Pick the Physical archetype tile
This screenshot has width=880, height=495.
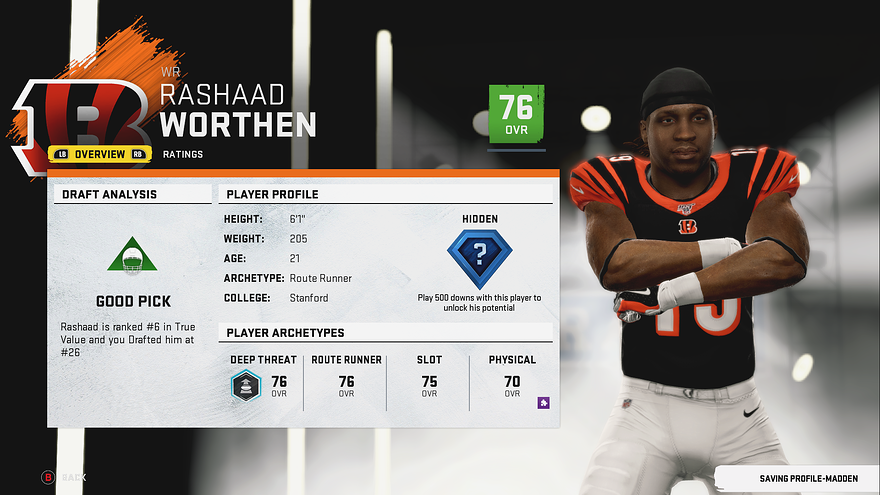511,382
